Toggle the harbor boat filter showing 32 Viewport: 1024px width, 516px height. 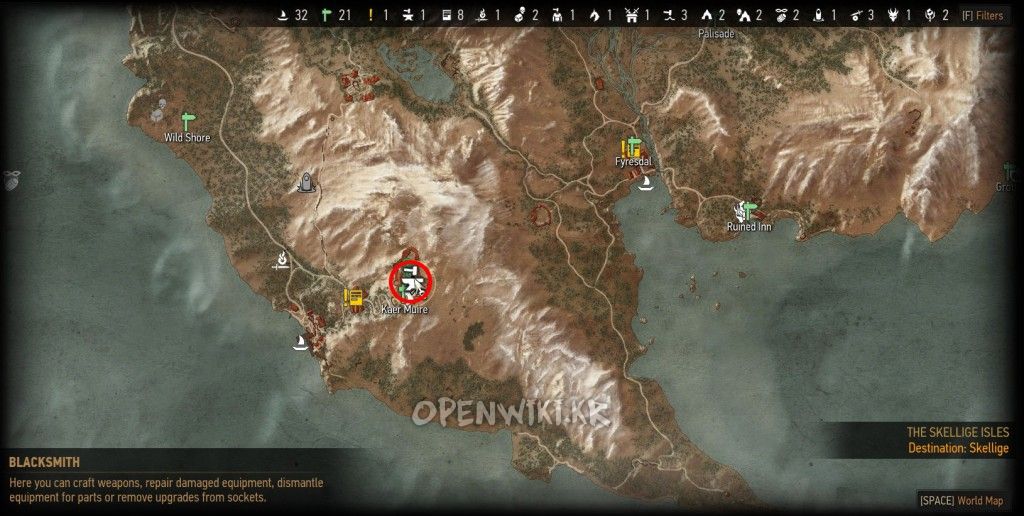pos(282,15)
